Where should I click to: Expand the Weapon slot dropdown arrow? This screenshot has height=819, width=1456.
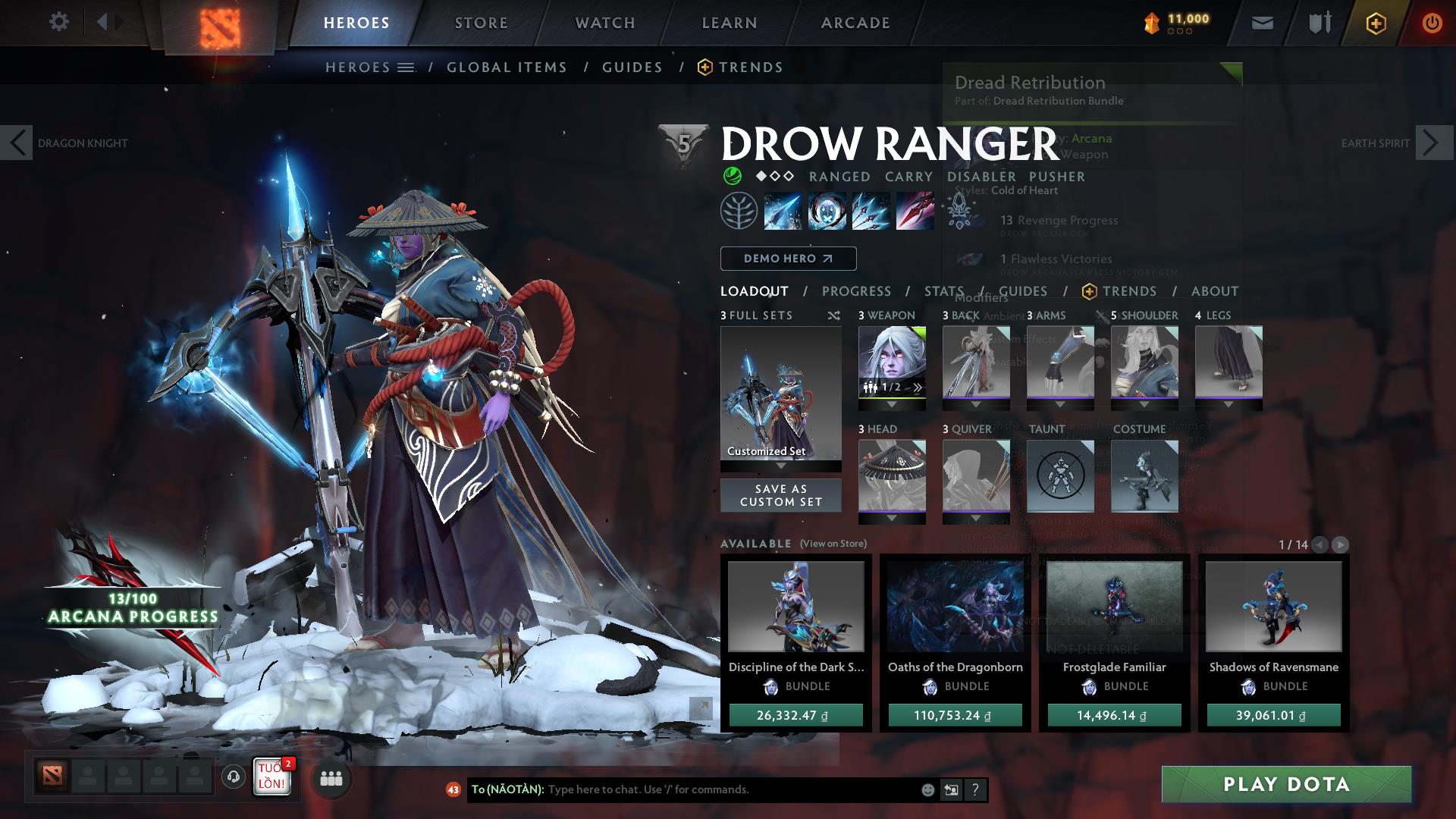pyautogui.click(x=890, y=403)
